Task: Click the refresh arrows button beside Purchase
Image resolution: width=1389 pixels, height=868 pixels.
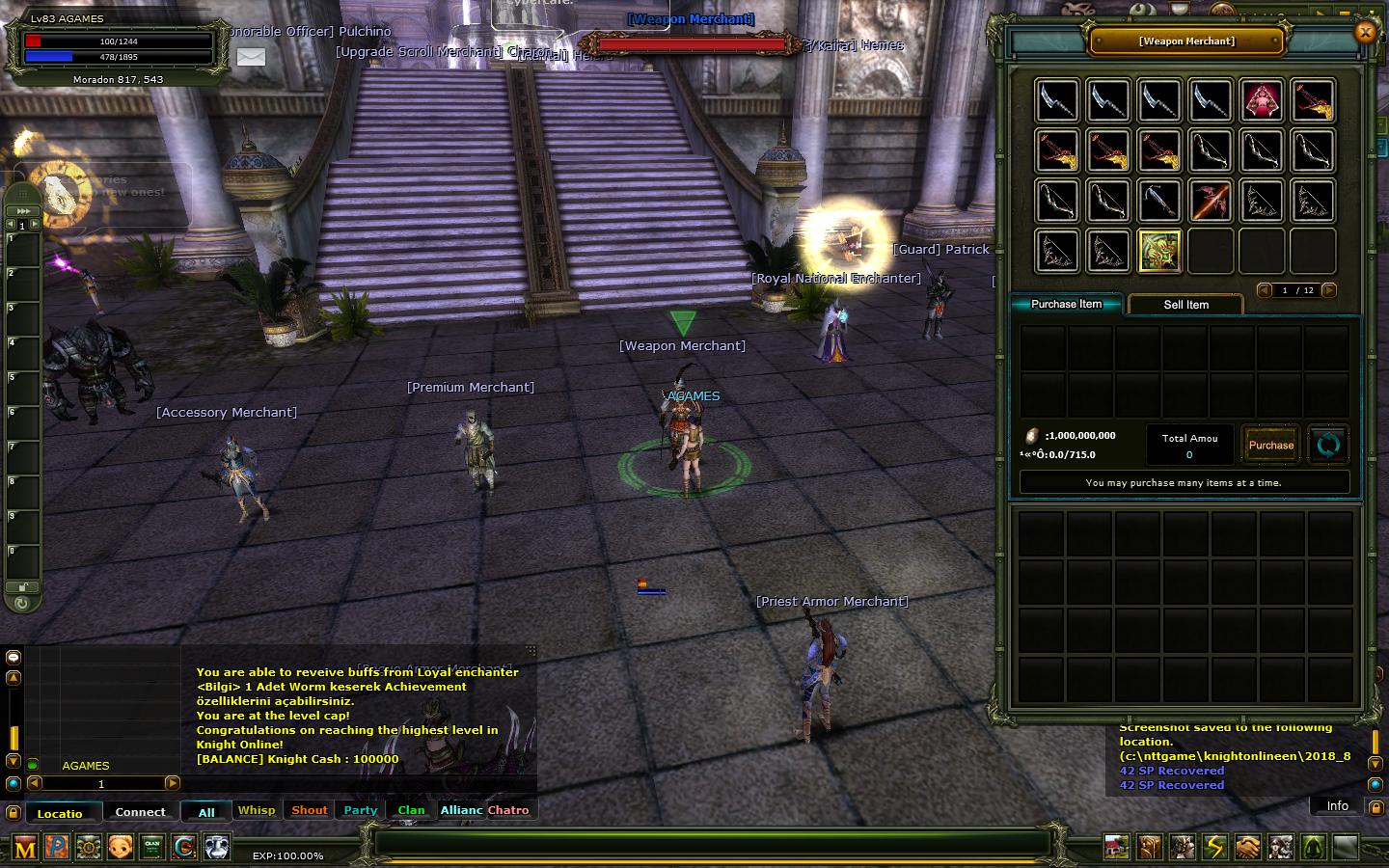Action: pos(1328,445)
